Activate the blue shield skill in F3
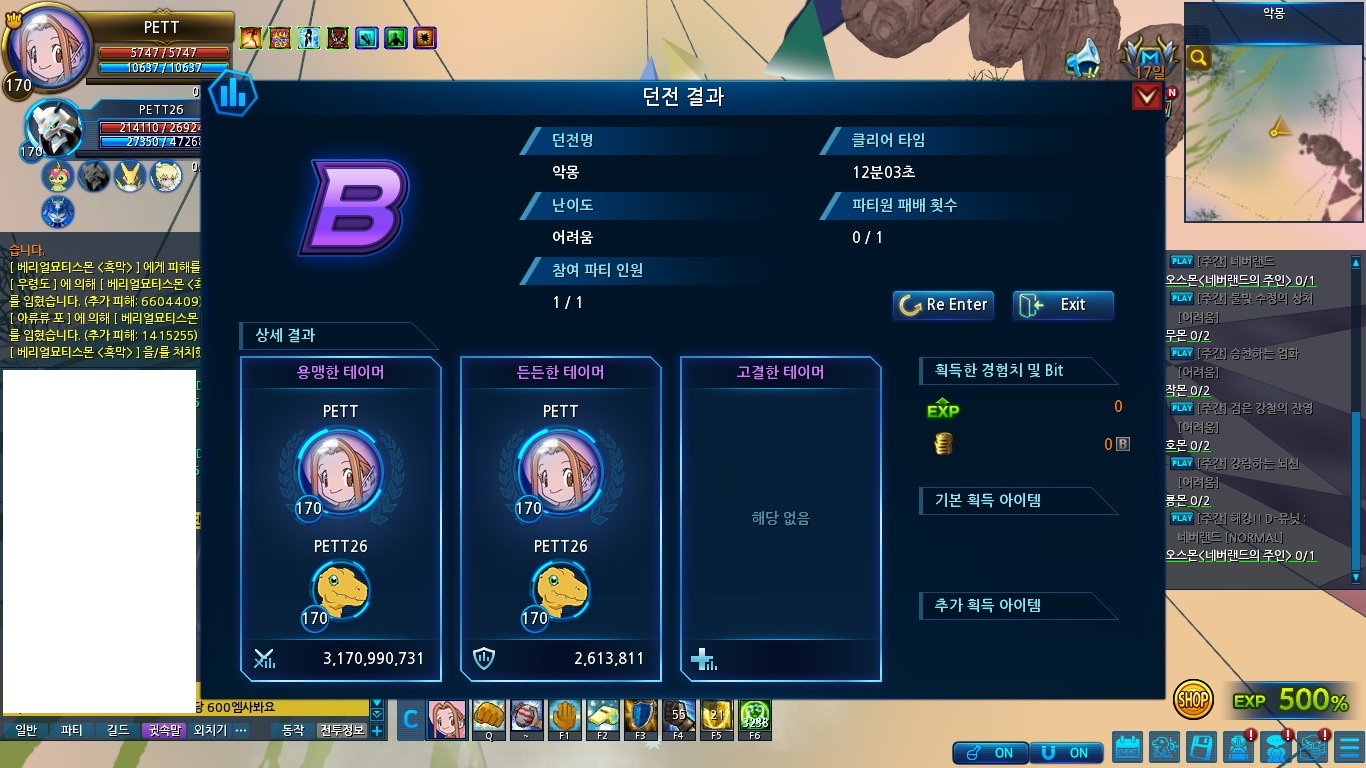Image resolution: width=1366 pixels, height=768 pixels. click(640, 716)
